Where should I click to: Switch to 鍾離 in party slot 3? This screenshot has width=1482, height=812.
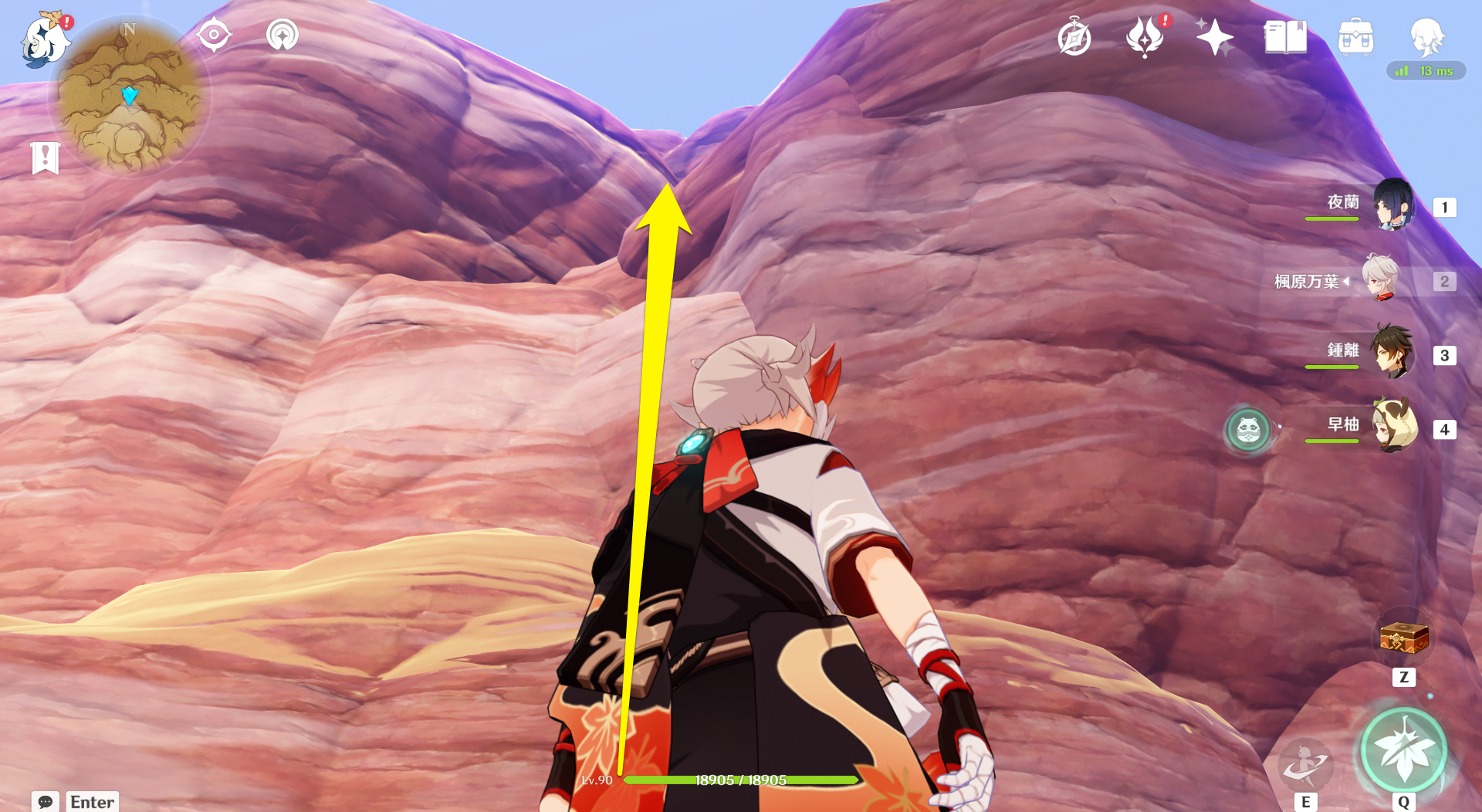point(1395,356)
